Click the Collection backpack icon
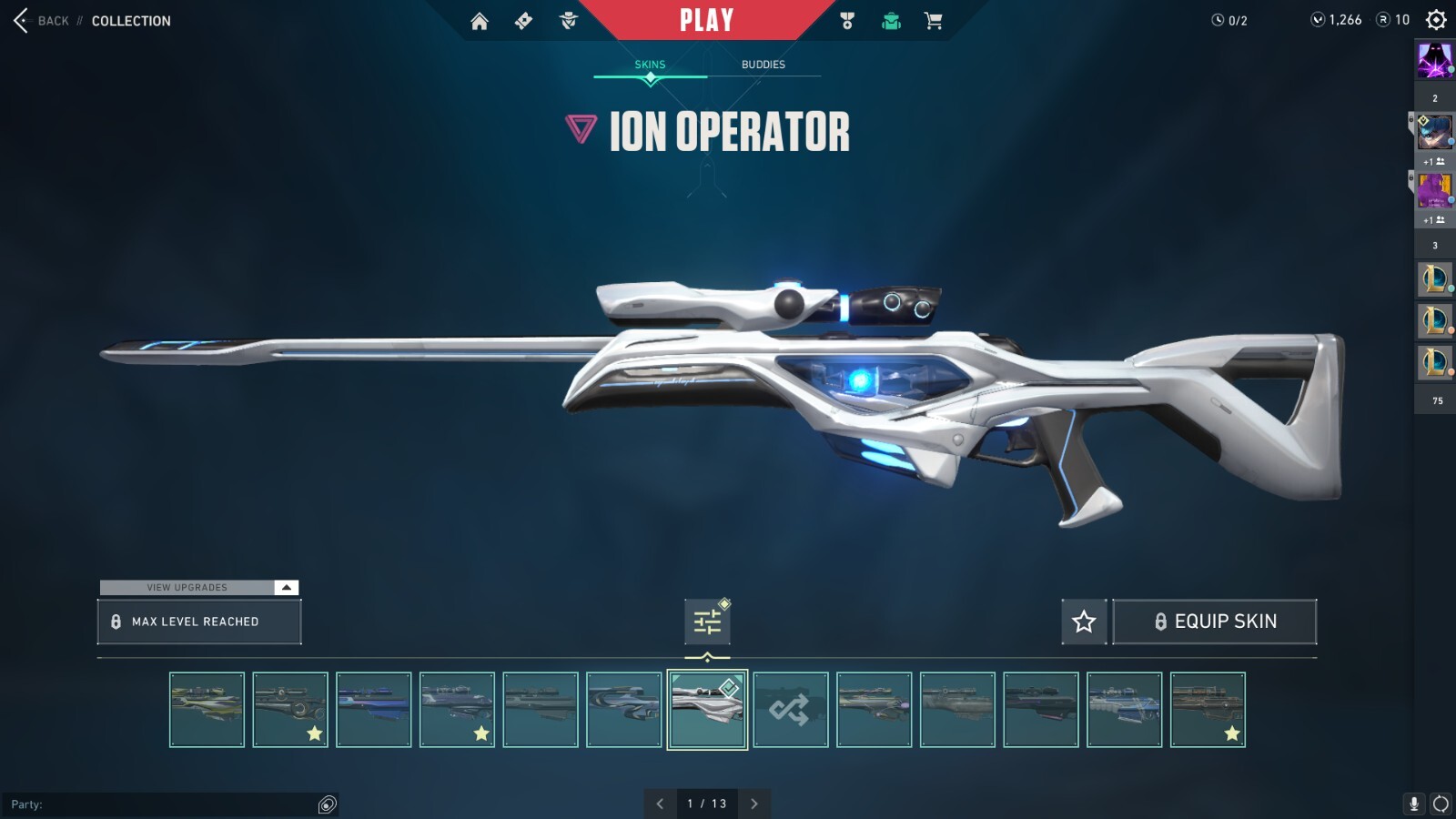The width and height of the screenshot is (1456, 819). coord(890,20)
